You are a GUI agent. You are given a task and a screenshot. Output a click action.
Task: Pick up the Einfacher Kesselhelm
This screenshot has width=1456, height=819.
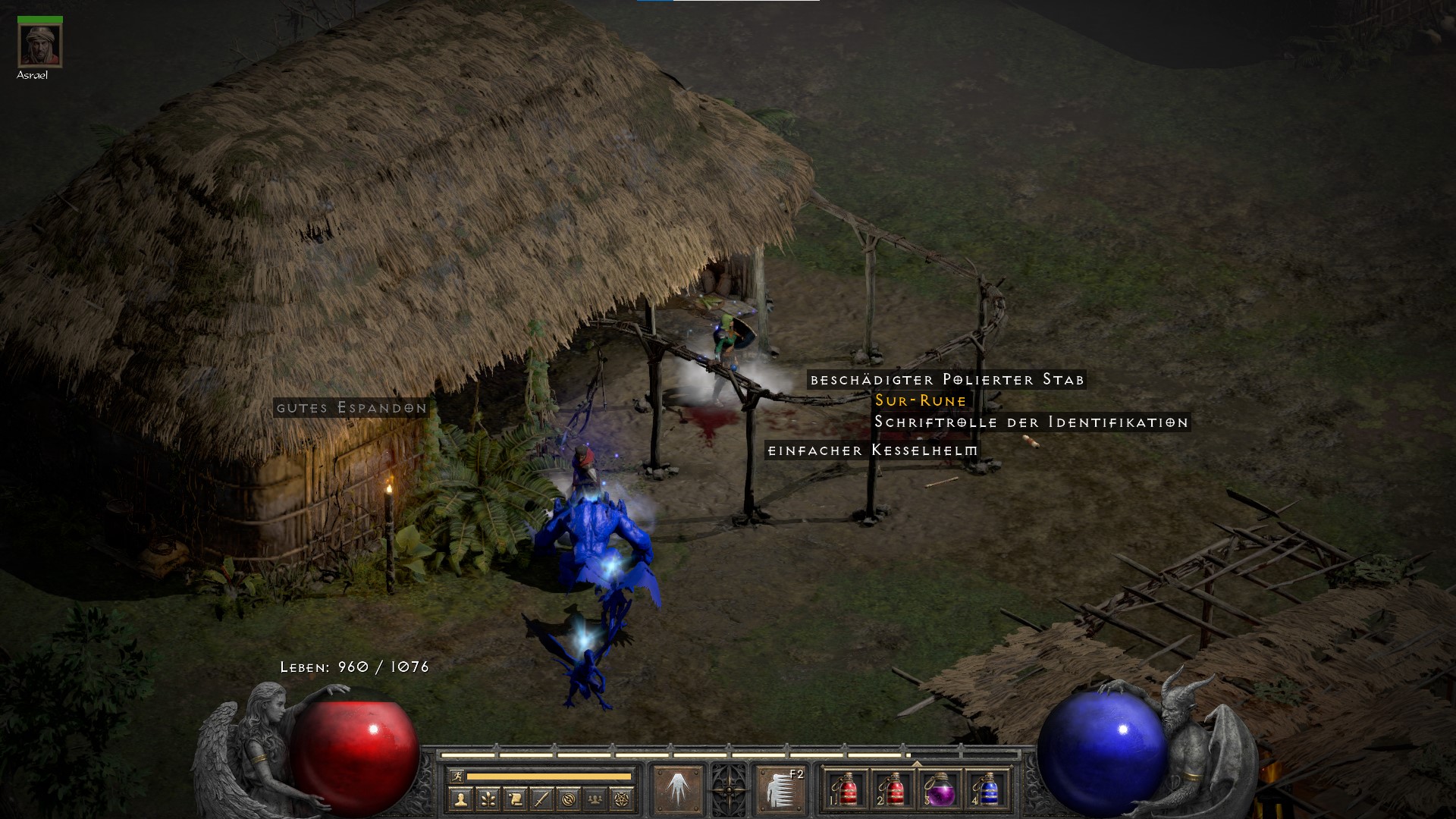874,448
